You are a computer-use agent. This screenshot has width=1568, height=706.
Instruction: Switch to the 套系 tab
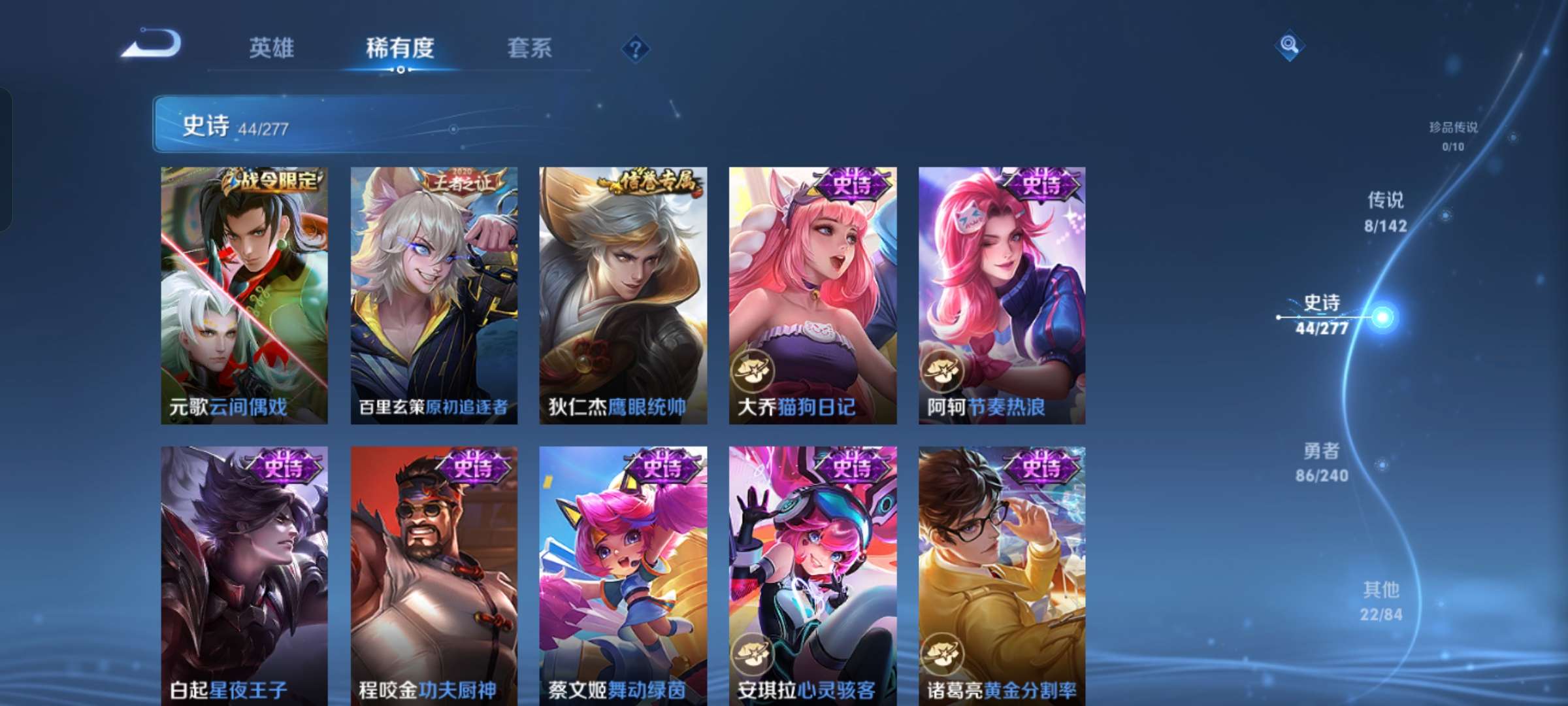(x=529, y=47)
